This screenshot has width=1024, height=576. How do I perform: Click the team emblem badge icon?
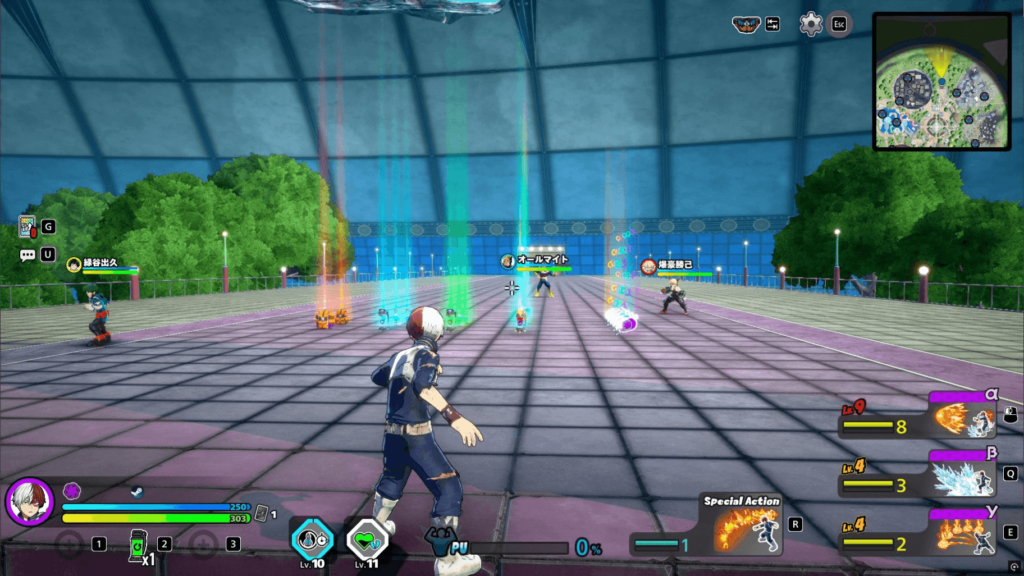746,24
